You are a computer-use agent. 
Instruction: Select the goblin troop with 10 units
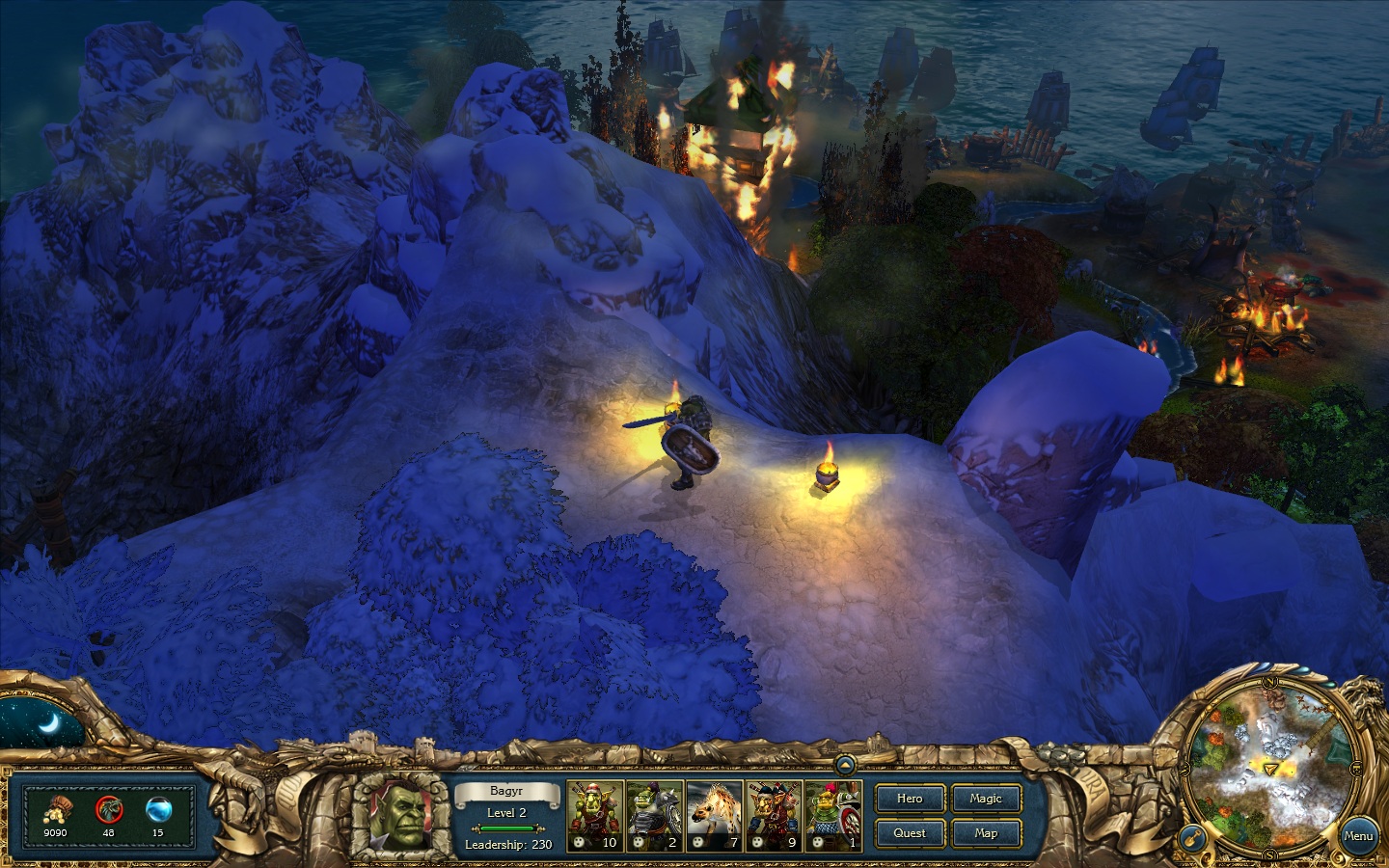594,816
